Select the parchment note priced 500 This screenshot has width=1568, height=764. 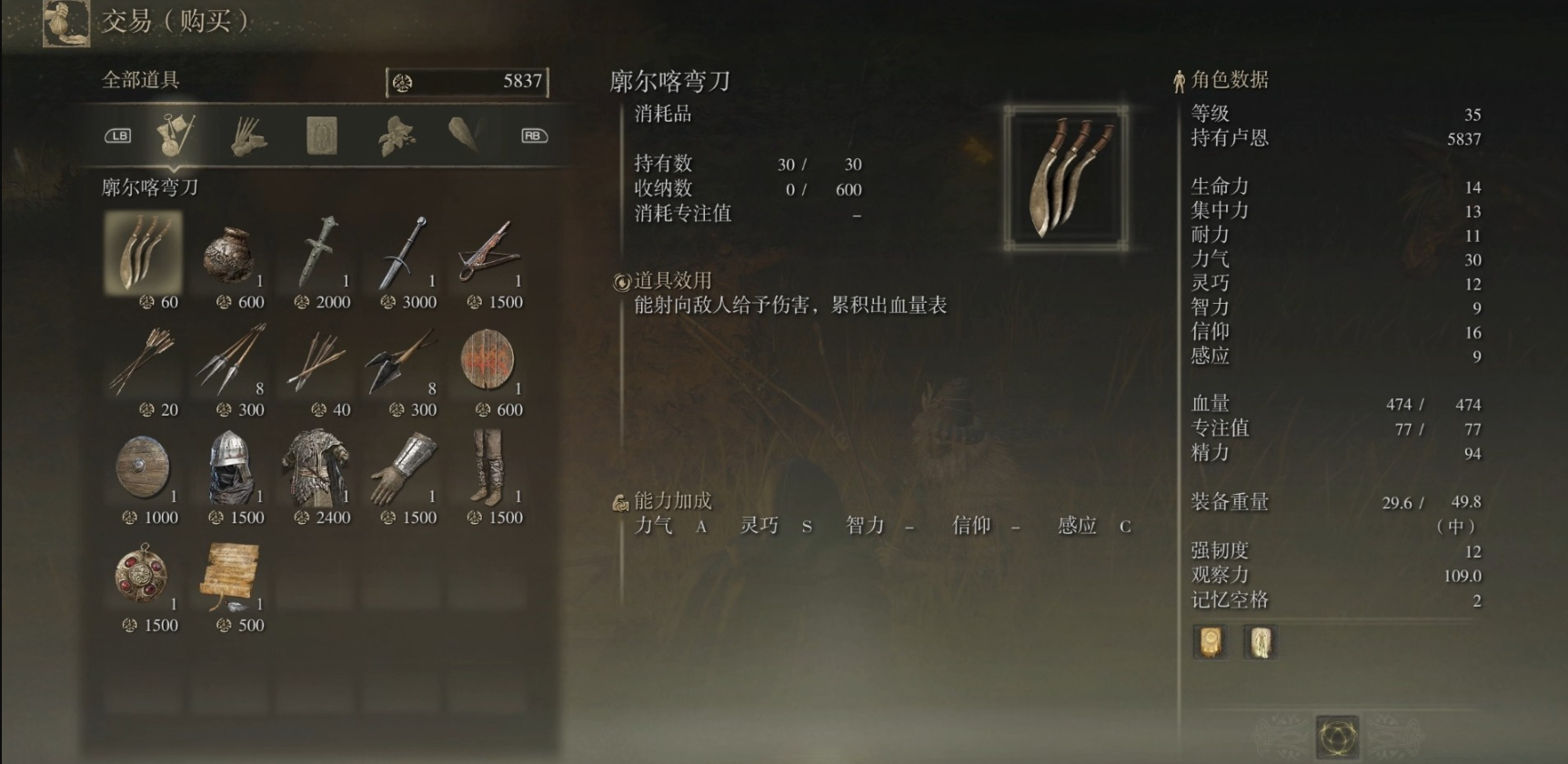[230, 577]
